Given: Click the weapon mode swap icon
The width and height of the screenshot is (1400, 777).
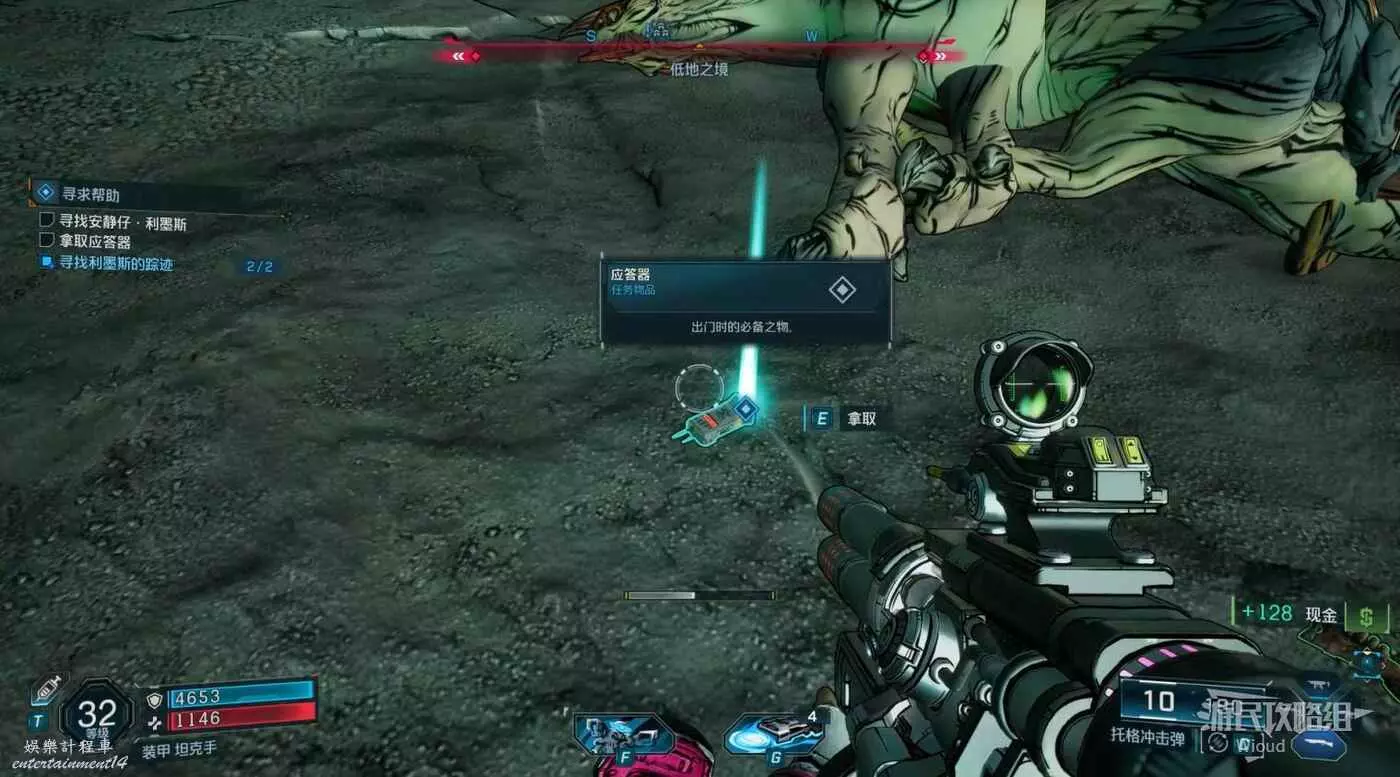Looking at the screenshot, I should pyautogui.click(x=1218, y=744).
